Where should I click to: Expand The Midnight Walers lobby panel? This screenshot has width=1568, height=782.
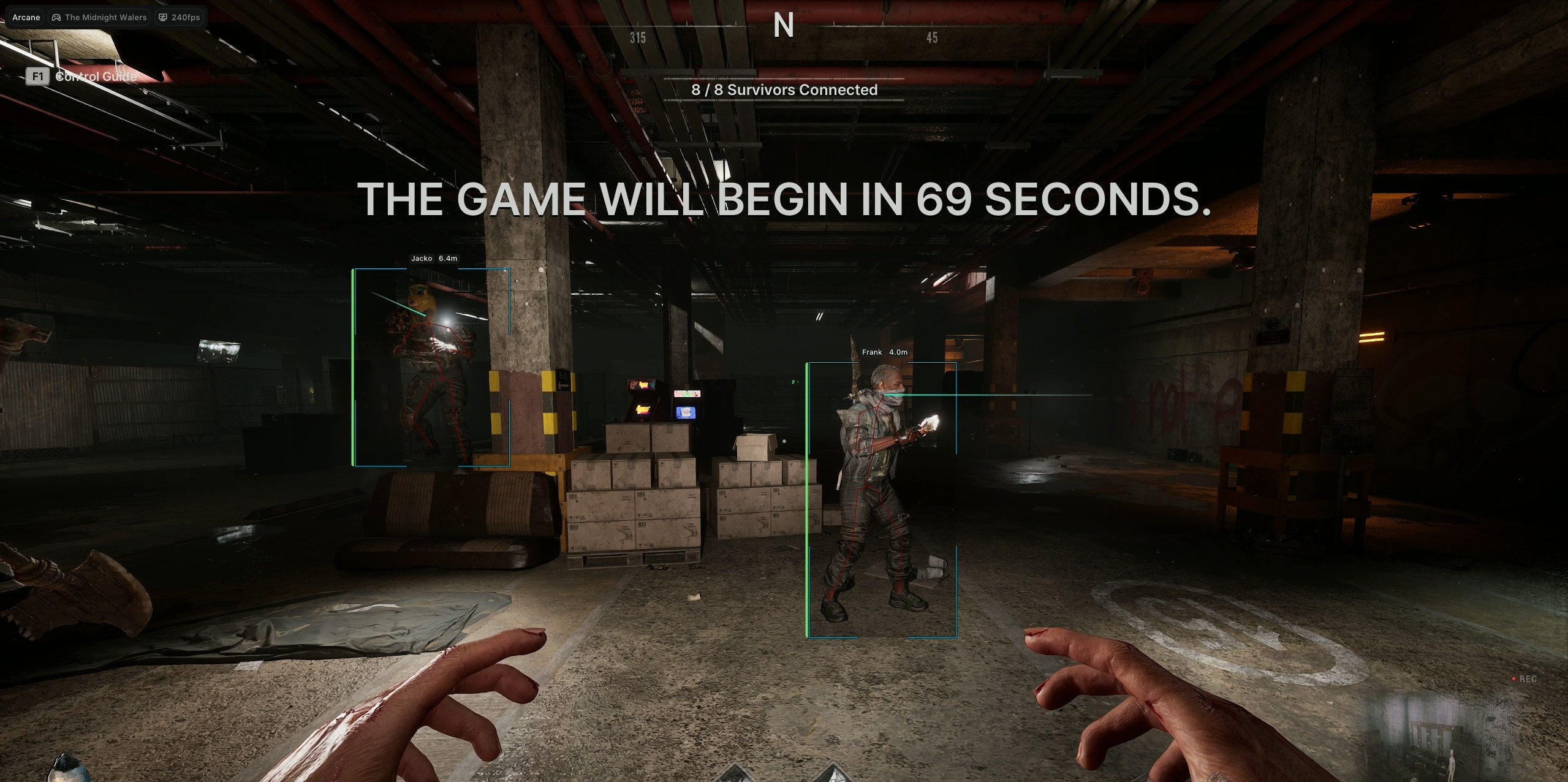click(100, 17)
